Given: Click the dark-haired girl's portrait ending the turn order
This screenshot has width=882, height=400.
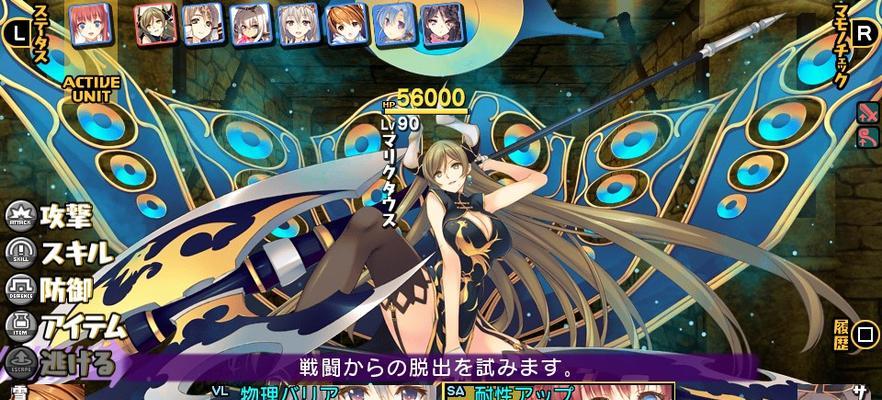Looking at the screenshot, I should tap(441, 24).
